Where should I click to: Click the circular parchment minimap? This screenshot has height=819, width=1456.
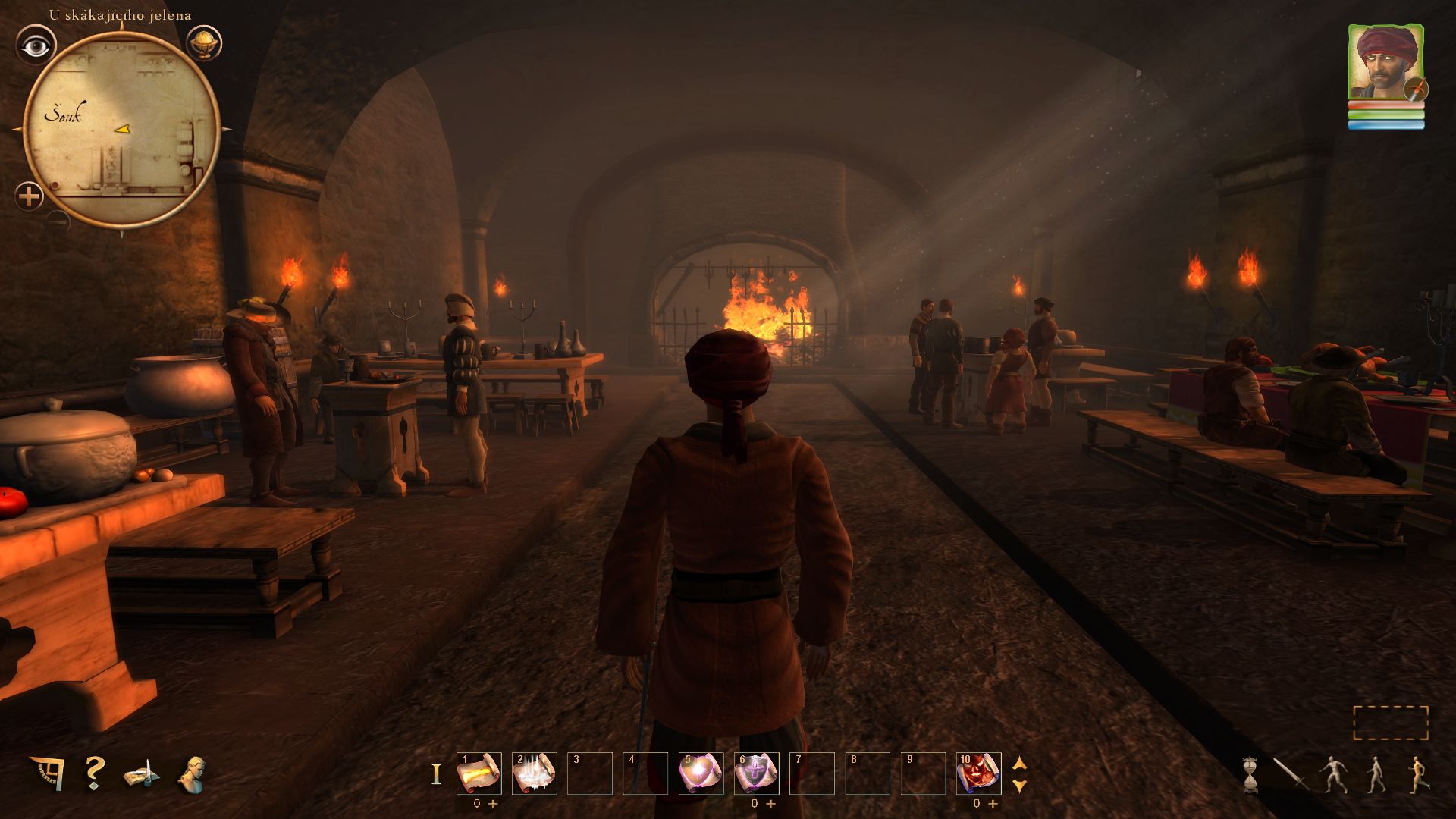click(x=121, y=129)
